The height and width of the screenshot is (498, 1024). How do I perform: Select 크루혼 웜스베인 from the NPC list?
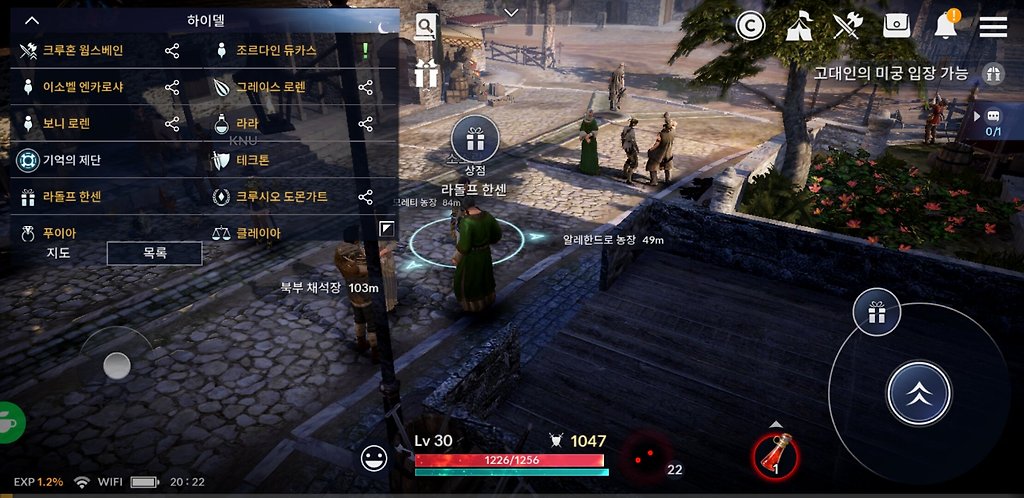pos(82,50)
